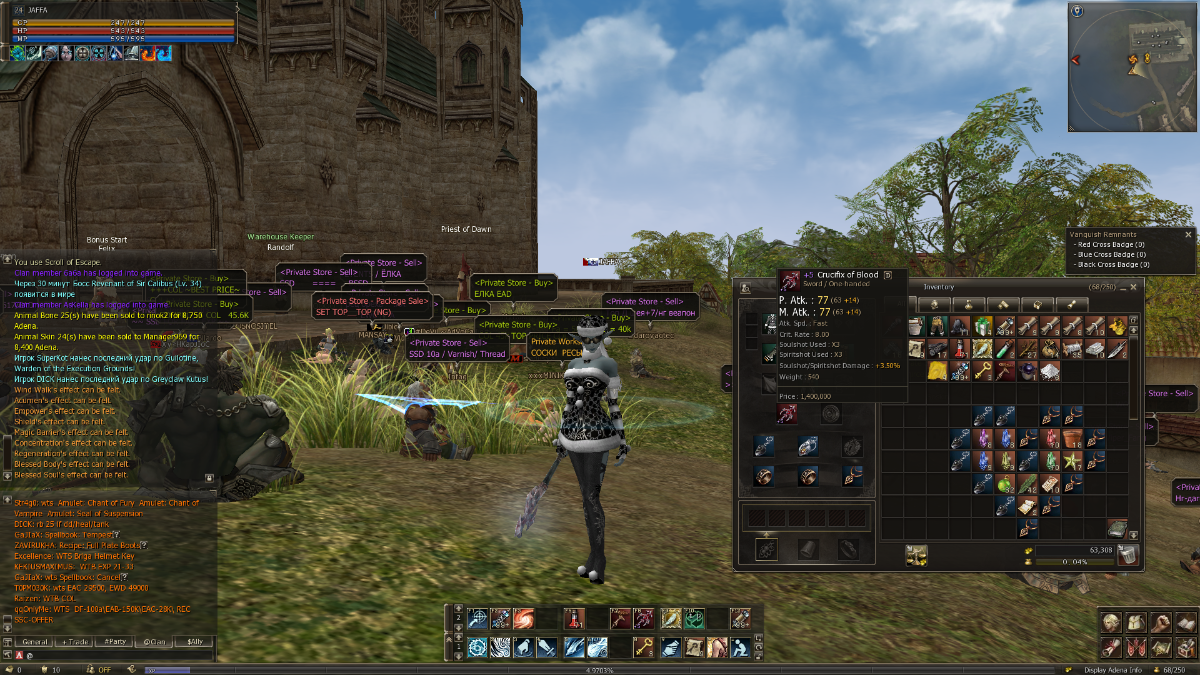
Task: Switch to the General chat tab
Action: click(x=35, y=641)
